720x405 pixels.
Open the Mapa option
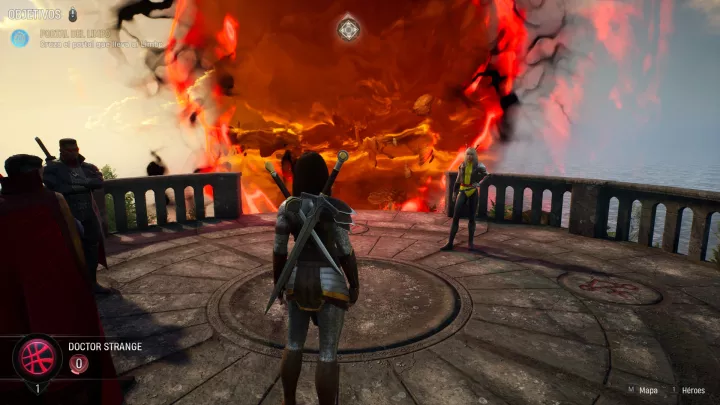(x=648, y=390)
